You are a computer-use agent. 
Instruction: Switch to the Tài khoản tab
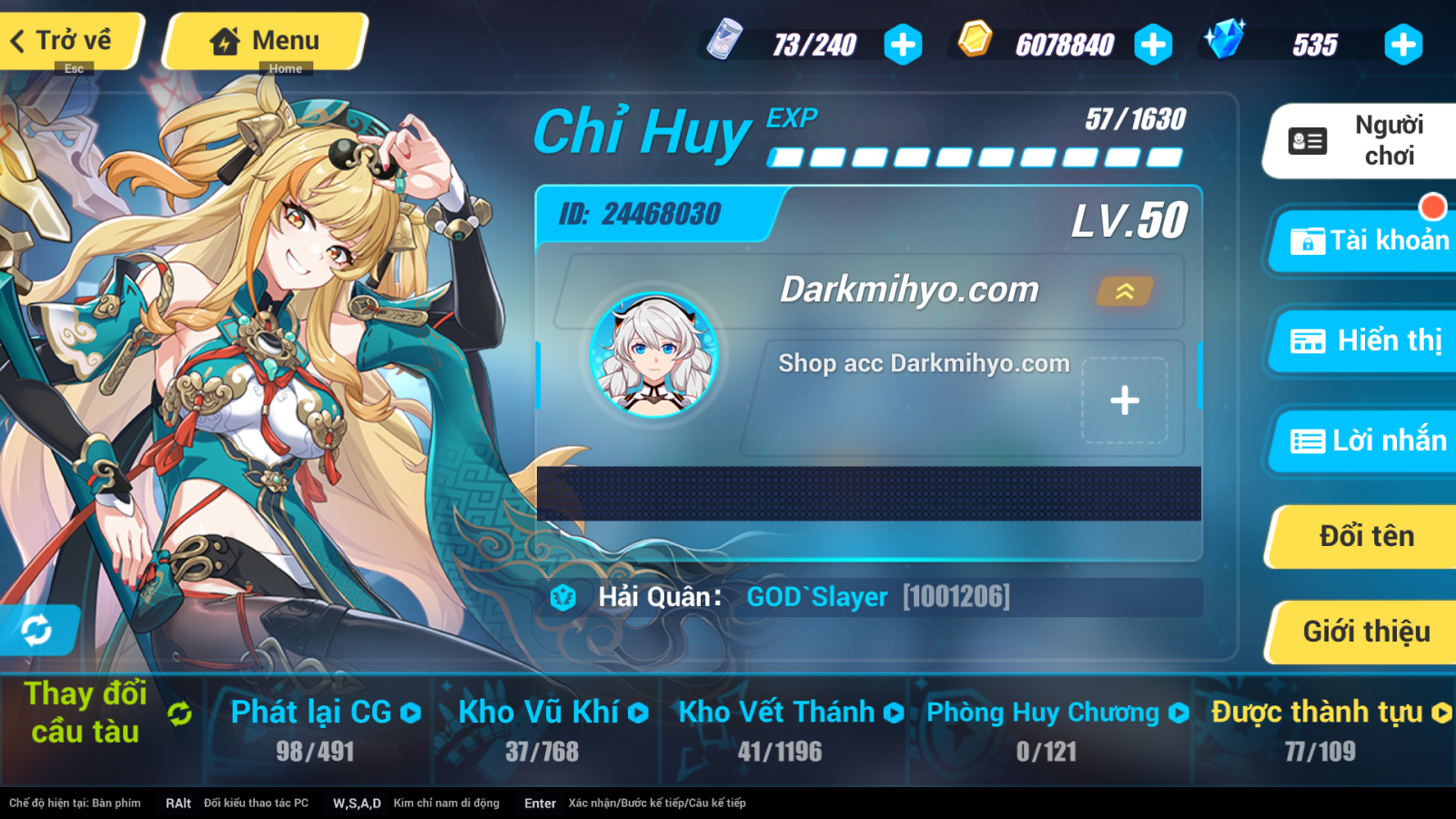click(x=1365, y=241)
